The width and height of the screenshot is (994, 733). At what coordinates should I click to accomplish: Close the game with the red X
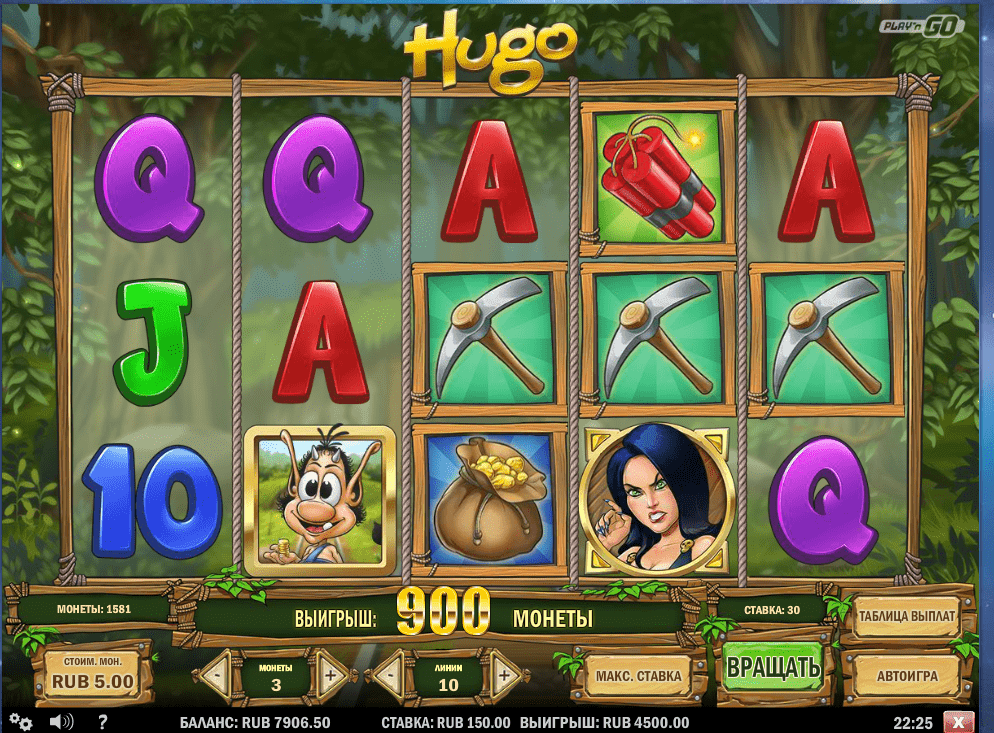pyautogui.click(x=958, y=721)
